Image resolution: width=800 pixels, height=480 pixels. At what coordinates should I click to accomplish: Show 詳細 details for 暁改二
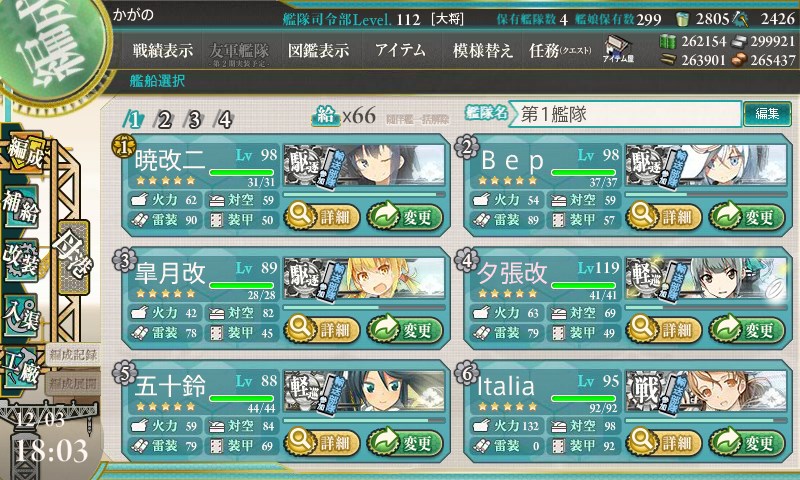[316, 215]
